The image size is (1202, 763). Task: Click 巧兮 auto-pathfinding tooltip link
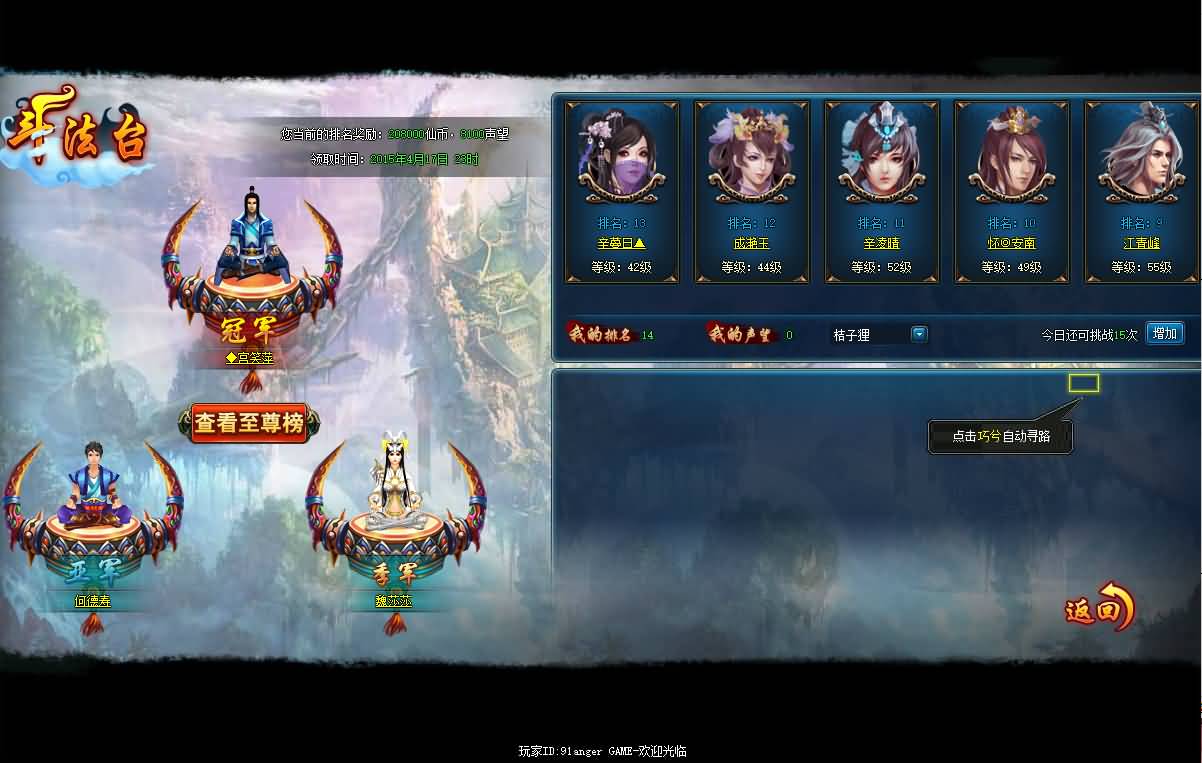(989, 436)
